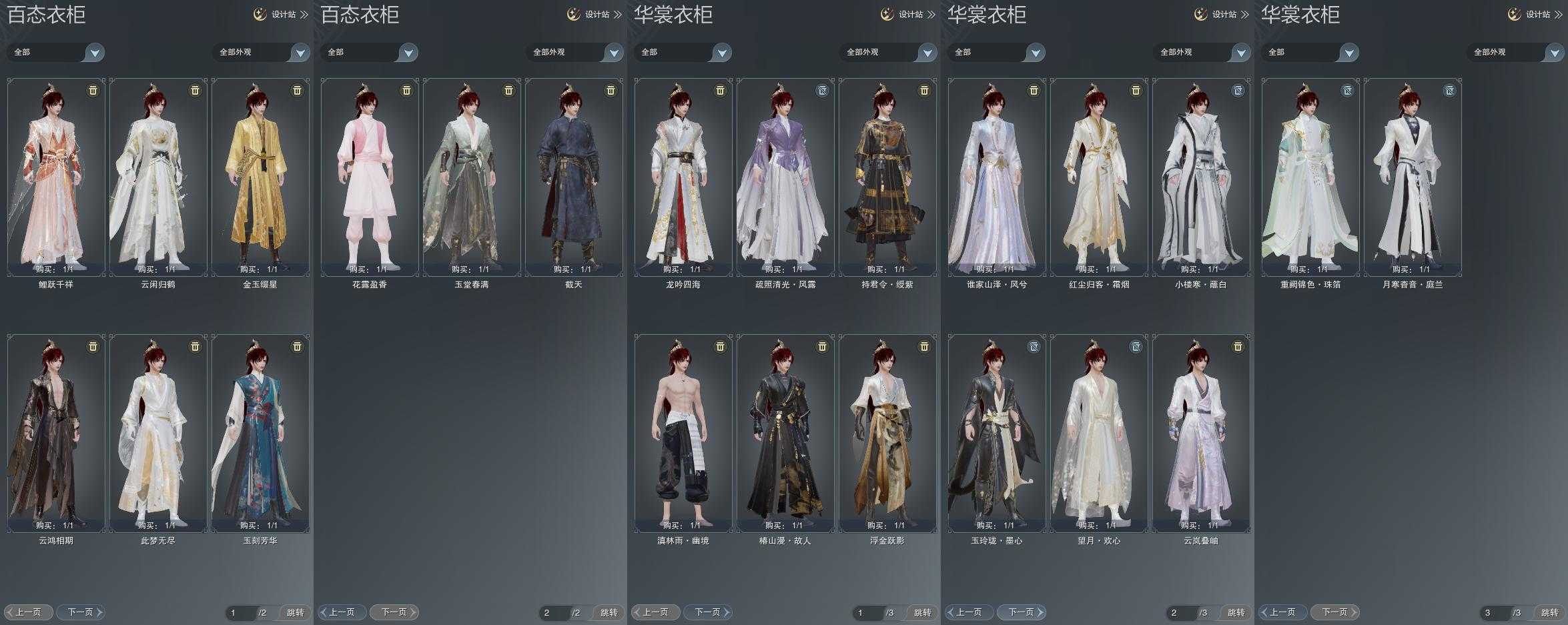Click the trash icon on 云鸿相期
1568x625 pixels.
pyautogui.click(x=93, y=347)
